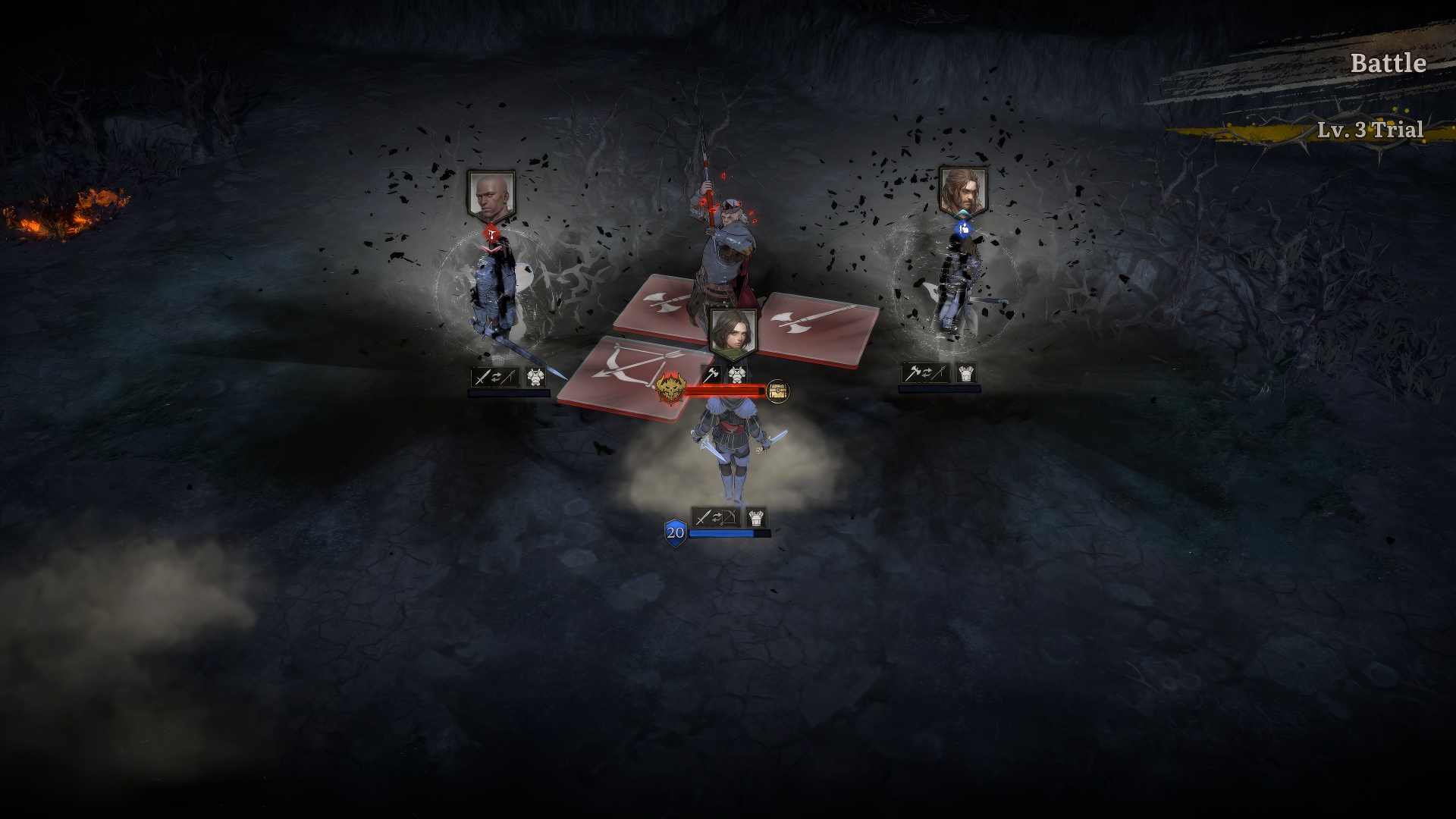
Task: Click the golden demon skull emblem
Action: pyautogui.click(x=671, y=388)
